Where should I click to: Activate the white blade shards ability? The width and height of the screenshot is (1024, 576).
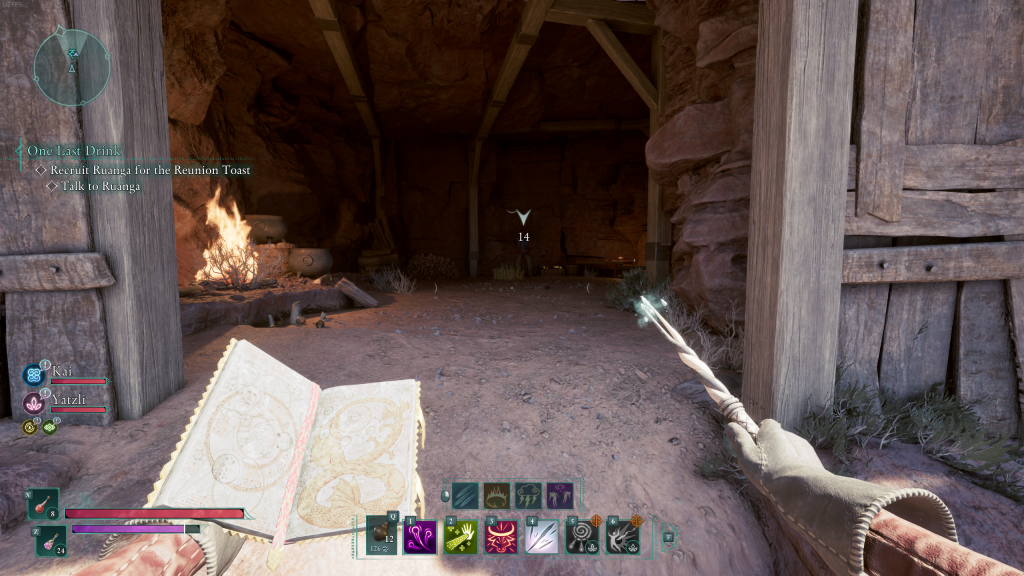click(541, 537)
